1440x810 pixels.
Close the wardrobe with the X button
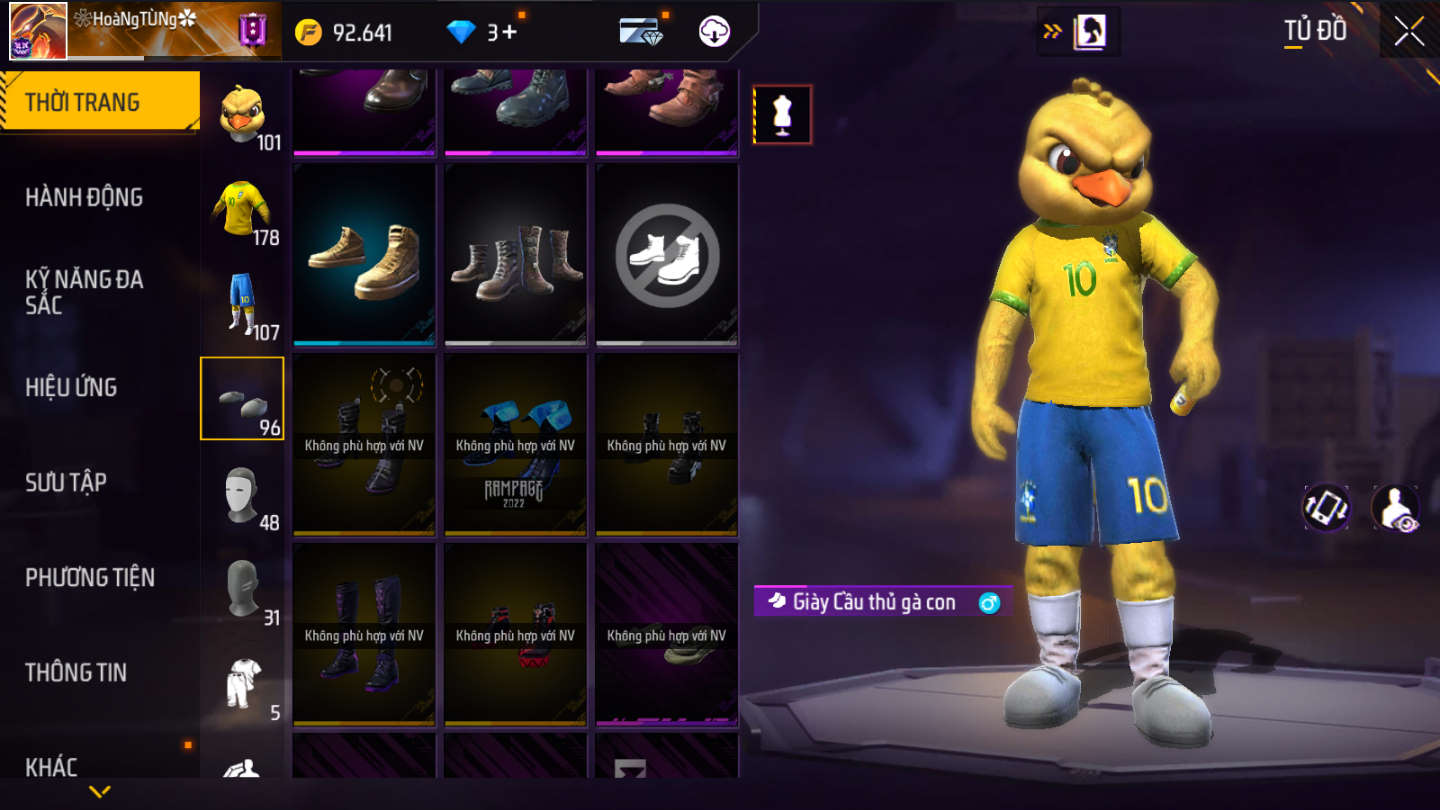tap(1409, 32)
